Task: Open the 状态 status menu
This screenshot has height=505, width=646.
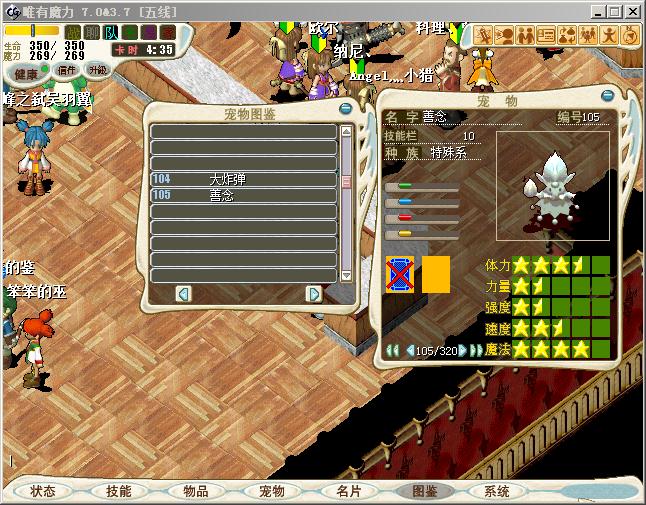Action: (x=42, y=491)
